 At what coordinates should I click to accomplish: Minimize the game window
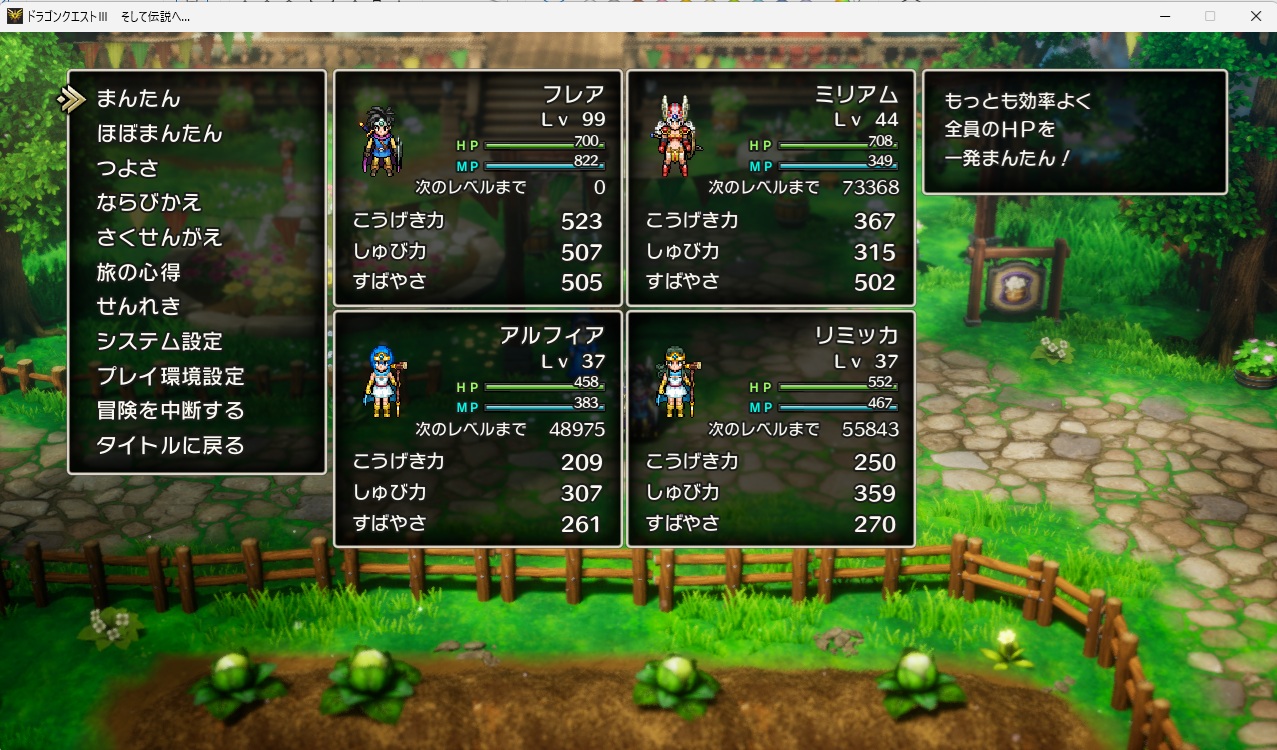pos(1165,16)
